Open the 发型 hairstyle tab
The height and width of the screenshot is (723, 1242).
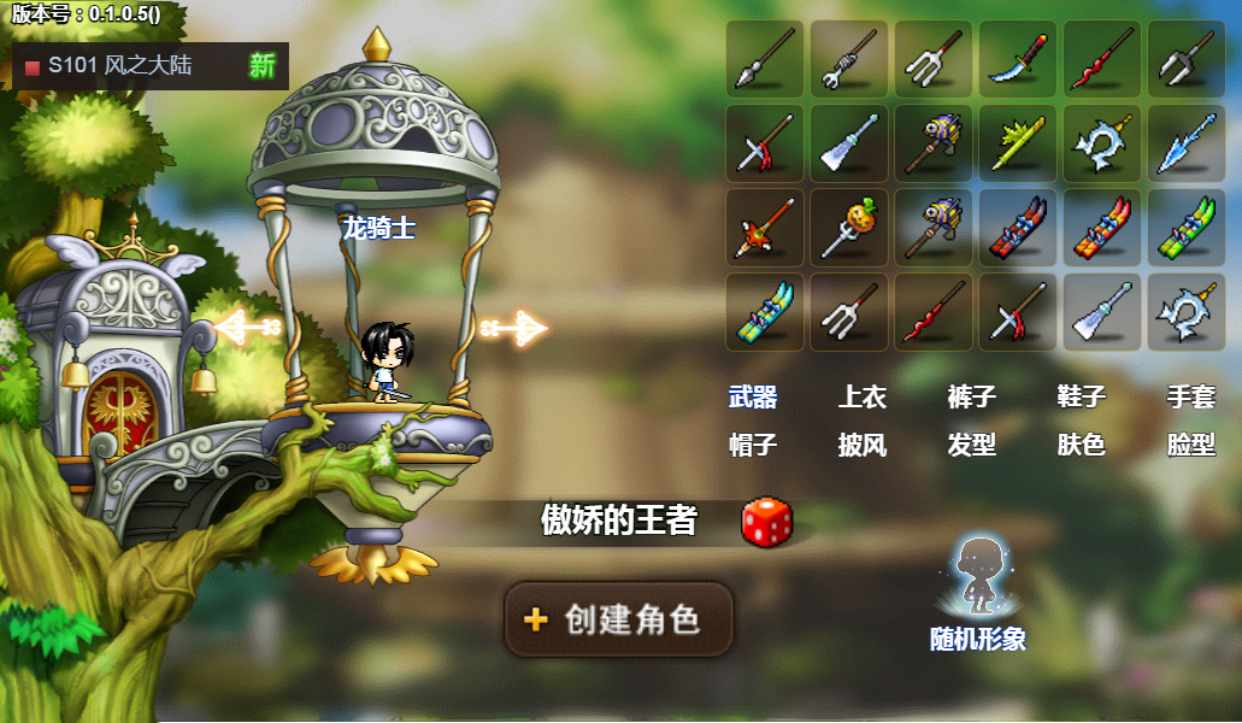(x=971, y=444)
